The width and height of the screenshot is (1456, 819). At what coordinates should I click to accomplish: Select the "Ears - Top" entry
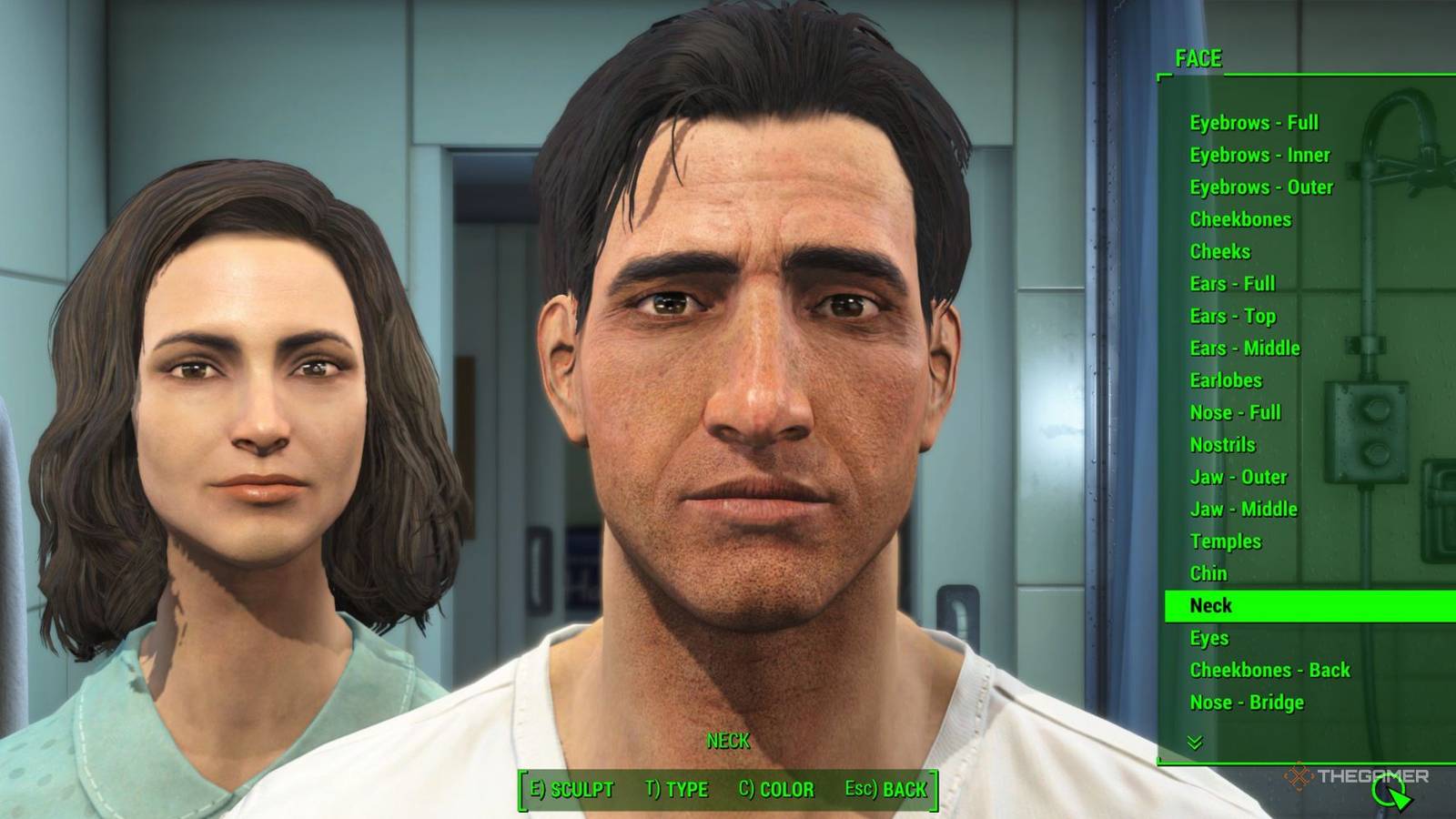click(x=1232, y=316)
